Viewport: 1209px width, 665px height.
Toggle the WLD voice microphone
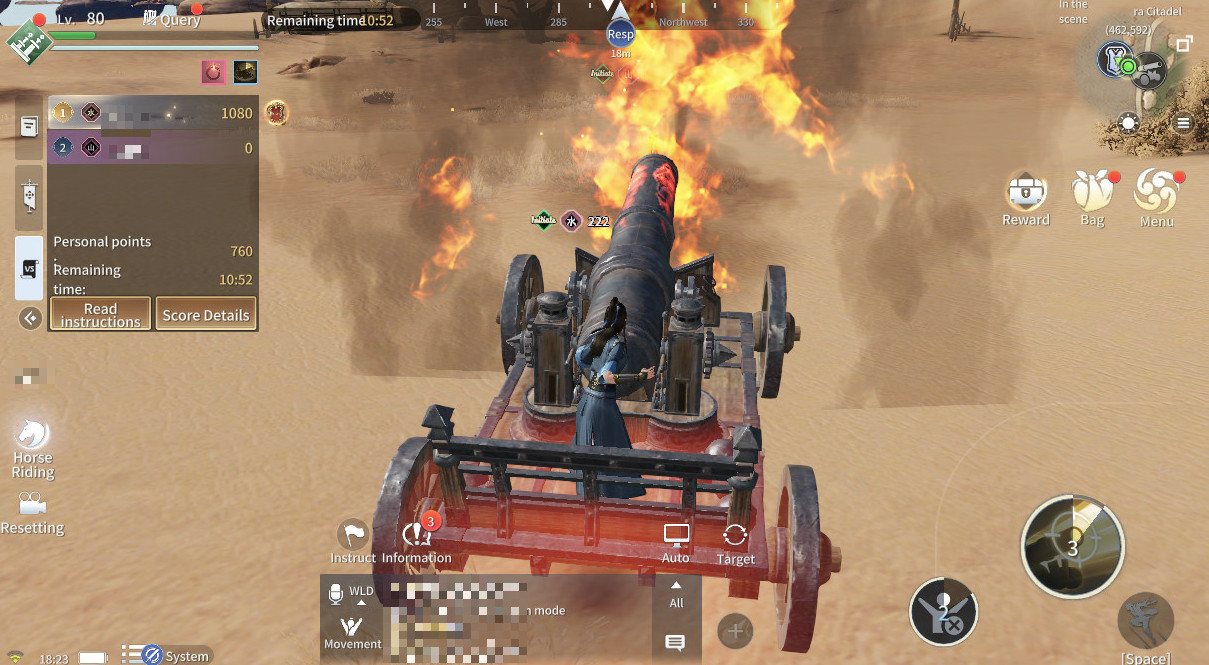pos(336,595)
